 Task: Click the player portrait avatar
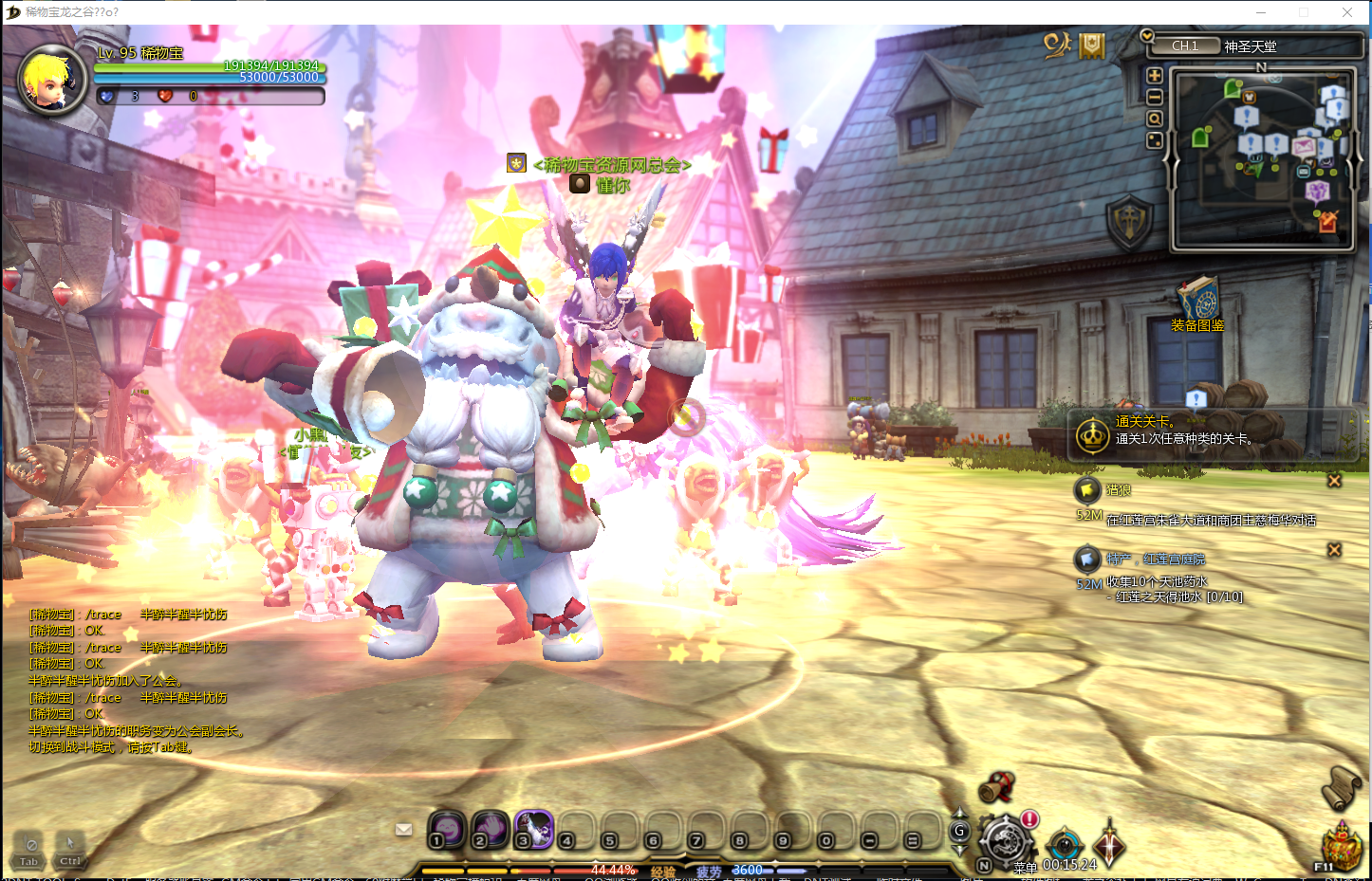pos(52,80)
